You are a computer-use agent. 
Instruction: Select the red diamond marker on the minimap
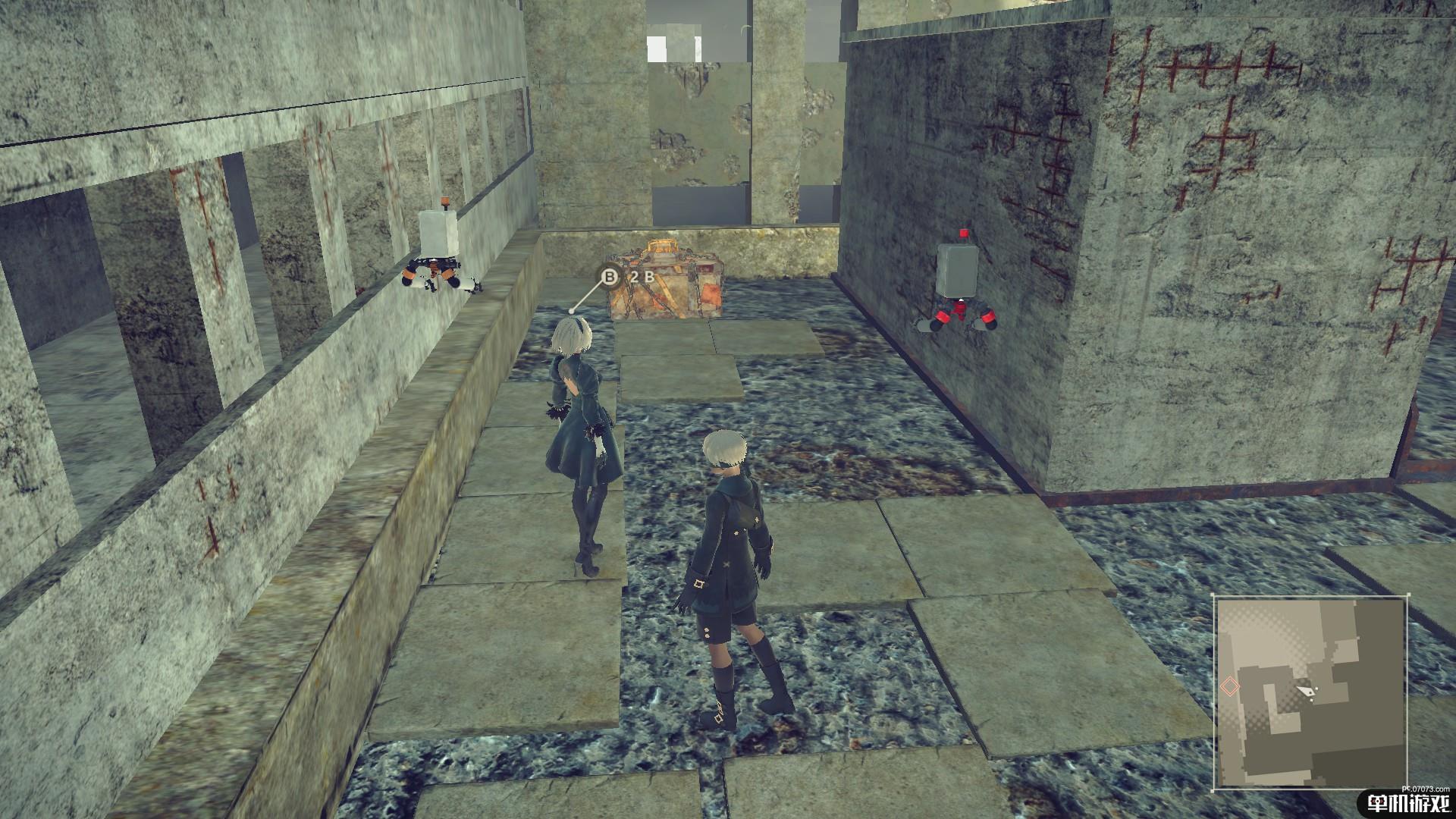tap(1229, 686)
